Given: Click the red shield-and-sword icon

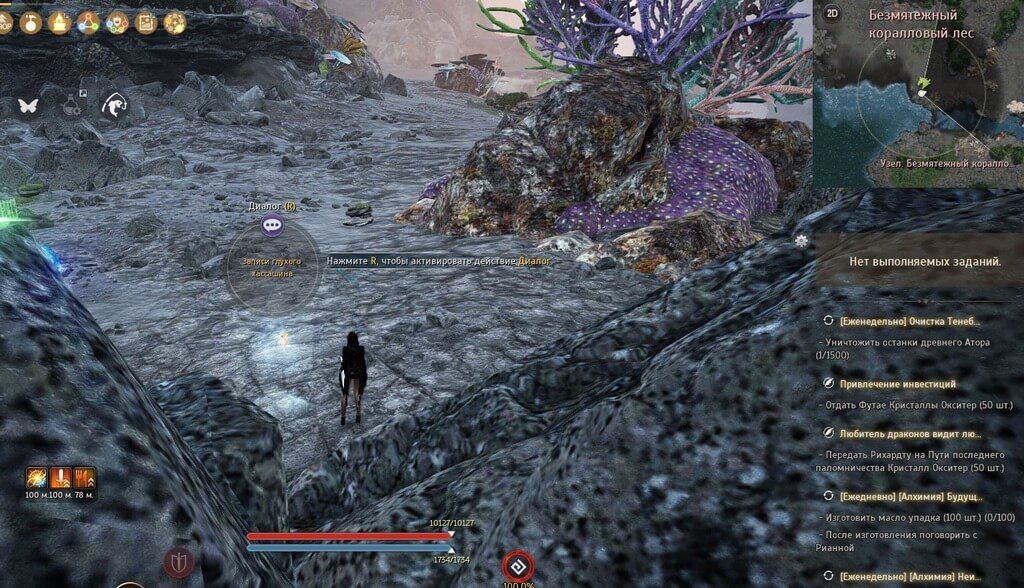Looking at the screenshot, I should (179, 560).
